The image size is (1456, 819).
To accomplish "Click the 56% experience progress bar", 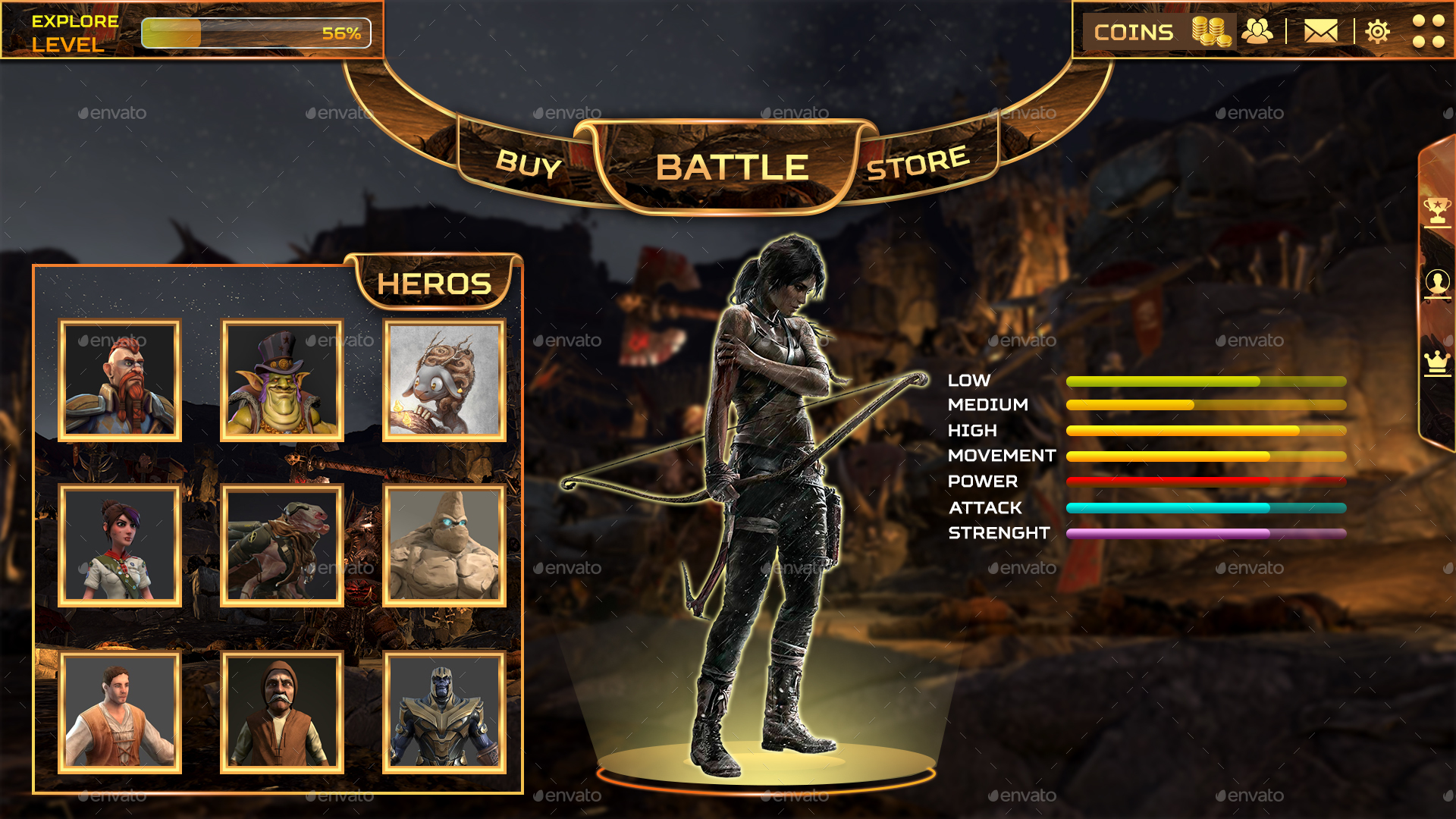I will coord(258,33).
